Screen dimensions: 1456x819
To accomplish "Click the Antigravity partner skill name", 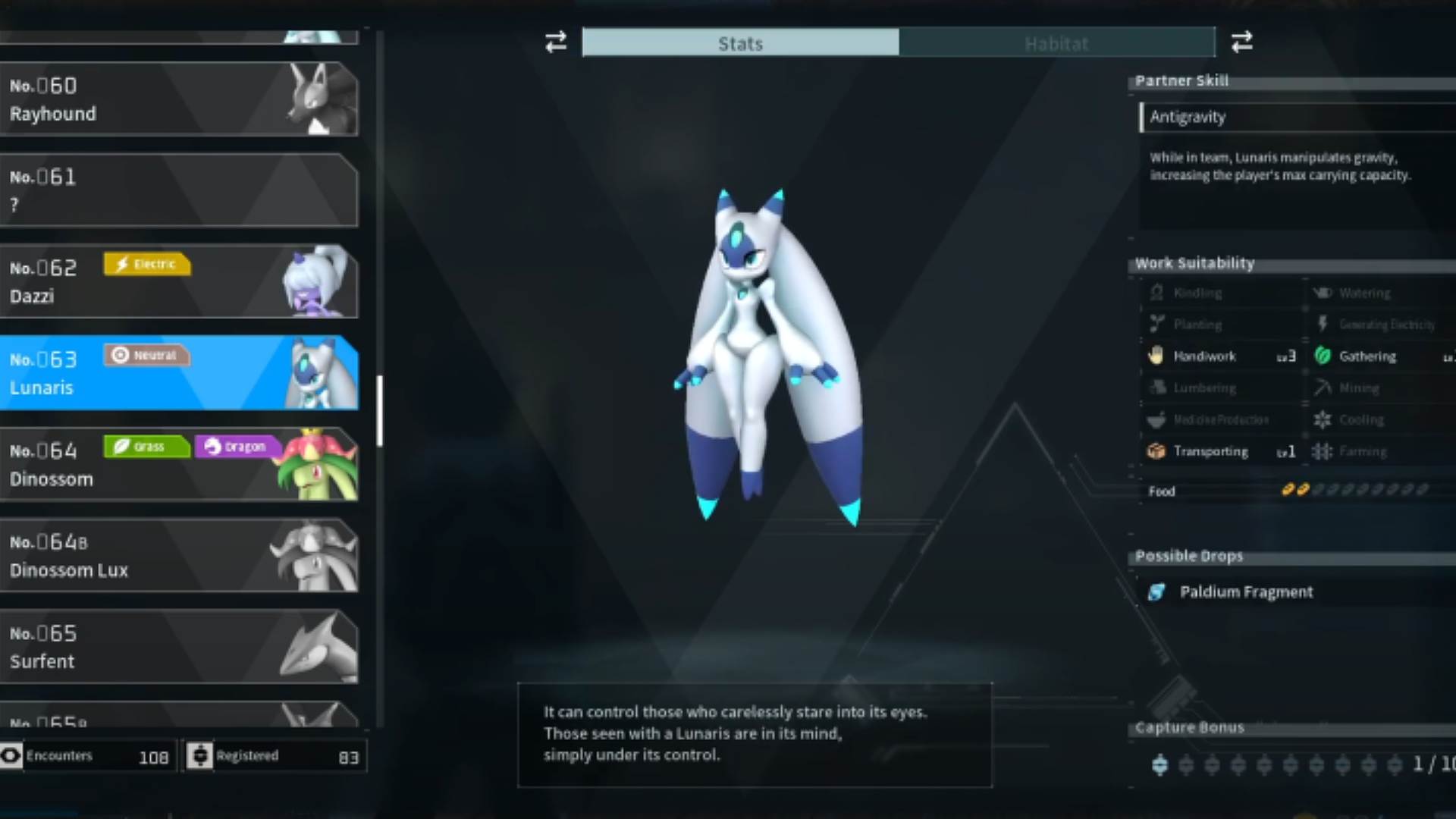I will point(1188,117).
